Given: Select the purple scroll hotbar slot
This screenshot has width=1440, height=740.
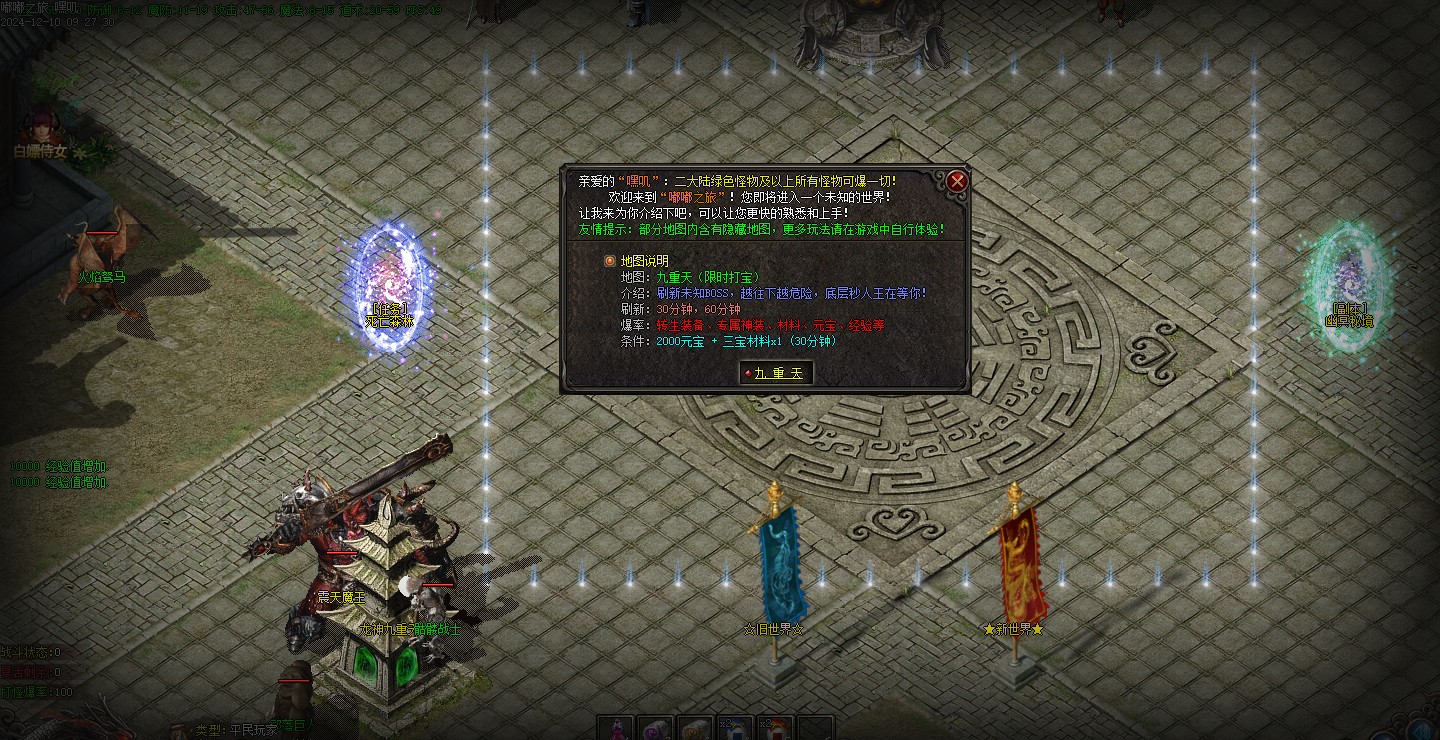Looking at the screenshot, I should click(x=655, y=728).
